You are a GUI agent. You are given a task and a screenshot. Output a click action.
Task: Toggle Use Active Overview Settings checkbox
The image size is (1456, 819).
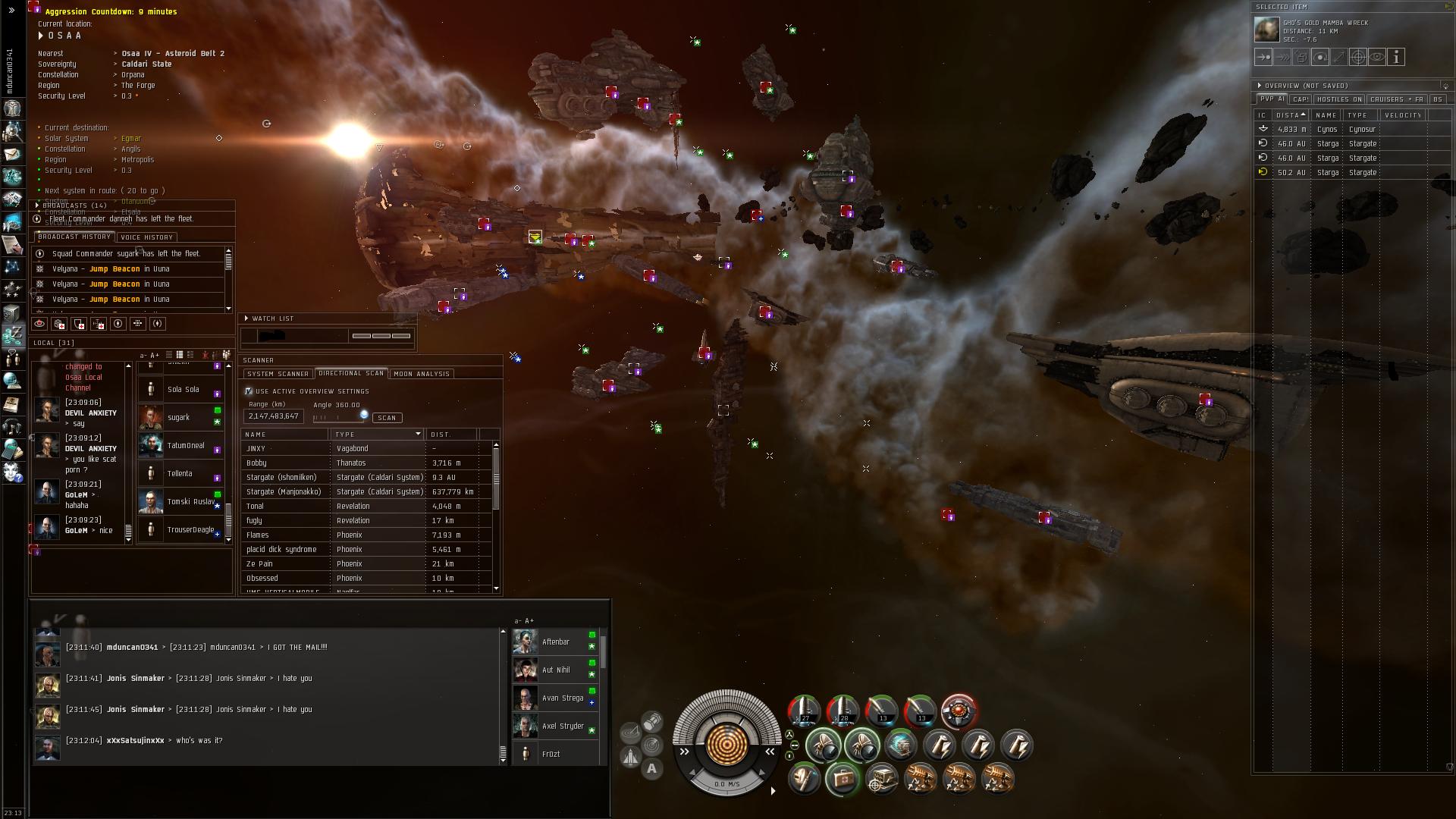click(249, 391)
